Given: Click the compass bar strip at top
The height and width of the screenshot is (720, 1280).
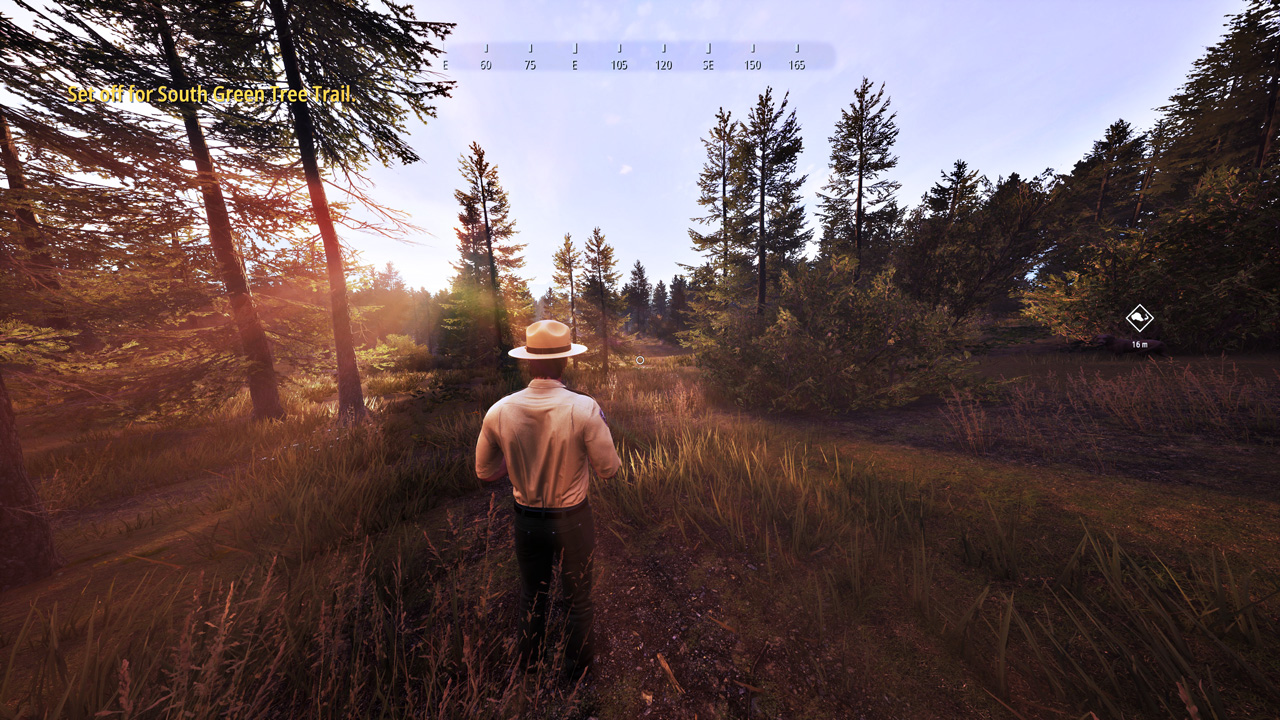Looking at the screenshot, I should click(640, 55).
